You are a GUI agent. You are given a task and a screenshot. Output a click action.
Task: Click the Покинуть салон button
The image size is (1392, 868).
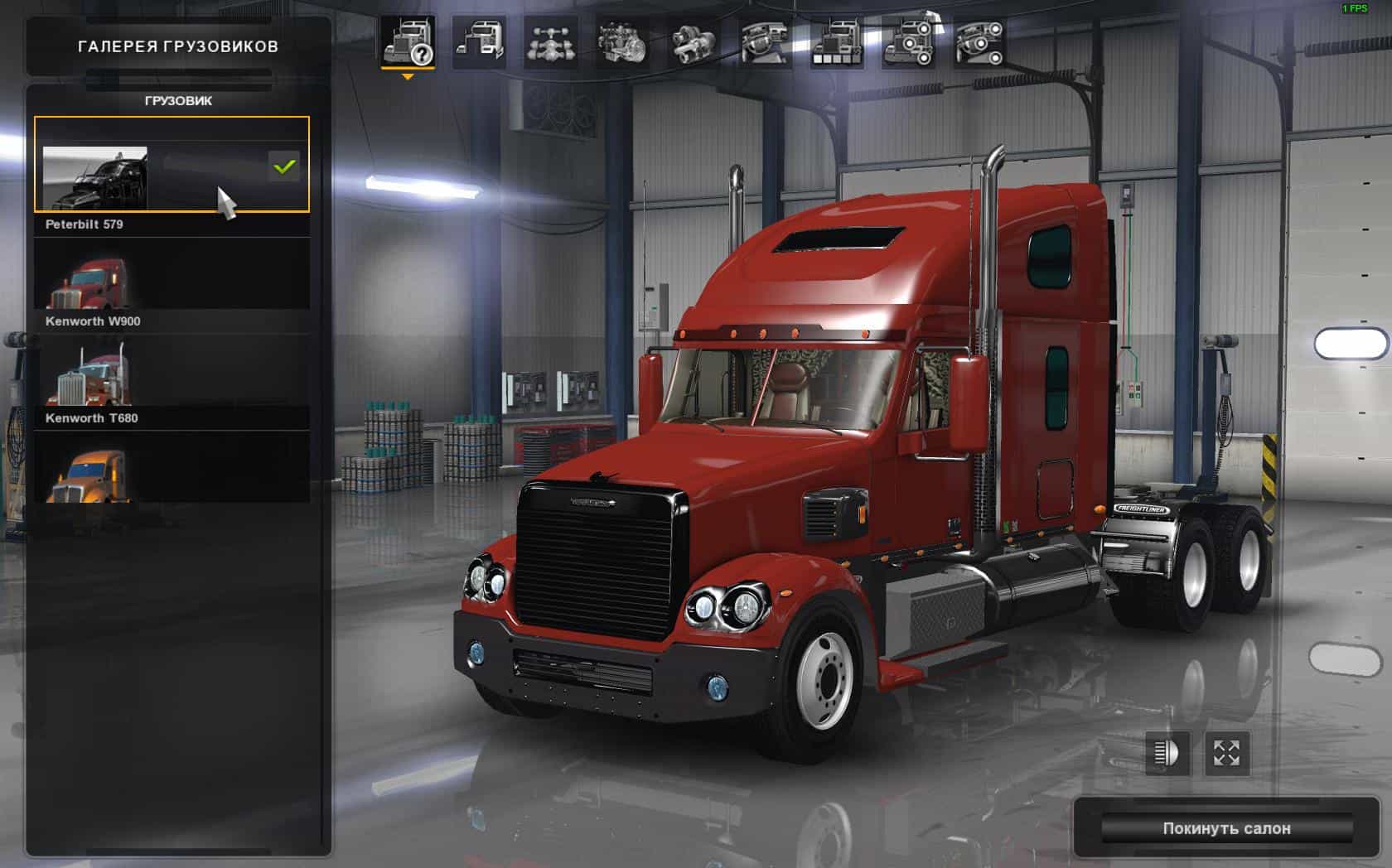(x=1226, y=828)
